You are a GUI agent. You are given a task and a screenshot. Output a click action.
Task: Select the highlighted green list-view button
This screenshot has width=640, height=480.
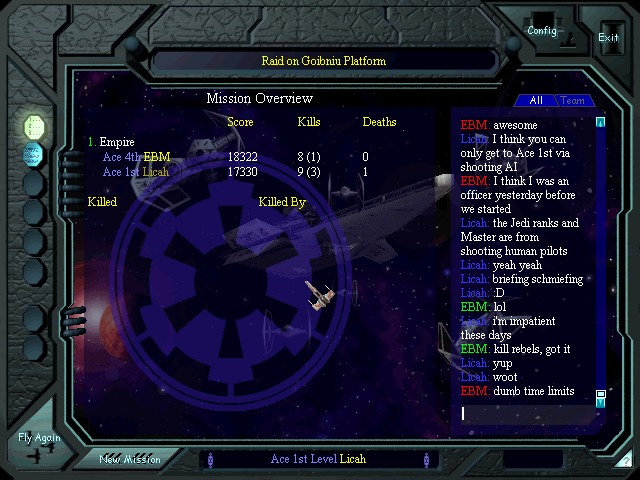pos(34,127)
